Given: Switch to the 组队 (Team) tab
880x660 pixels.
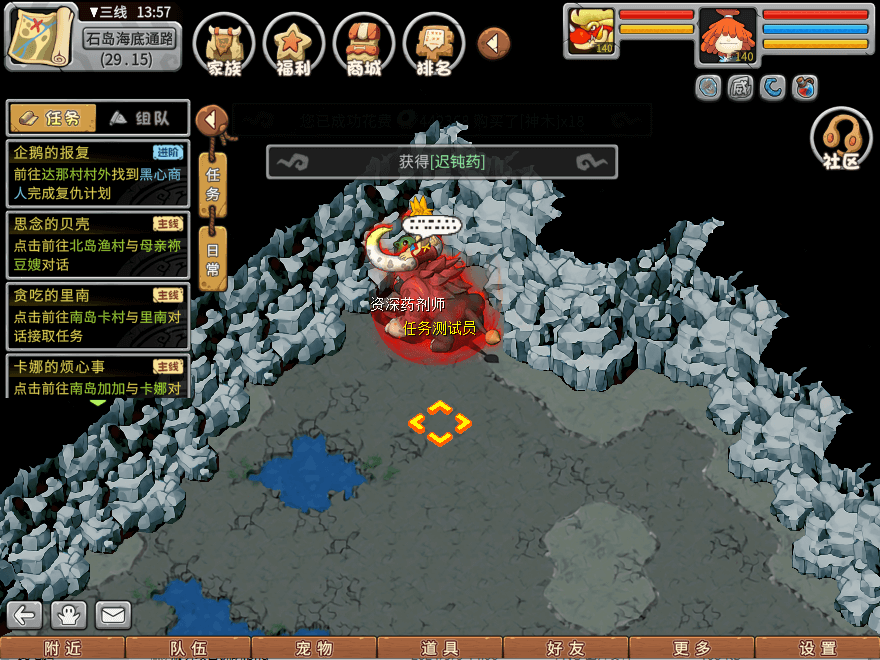Looking at the screenshot, I should coord(140,118).
